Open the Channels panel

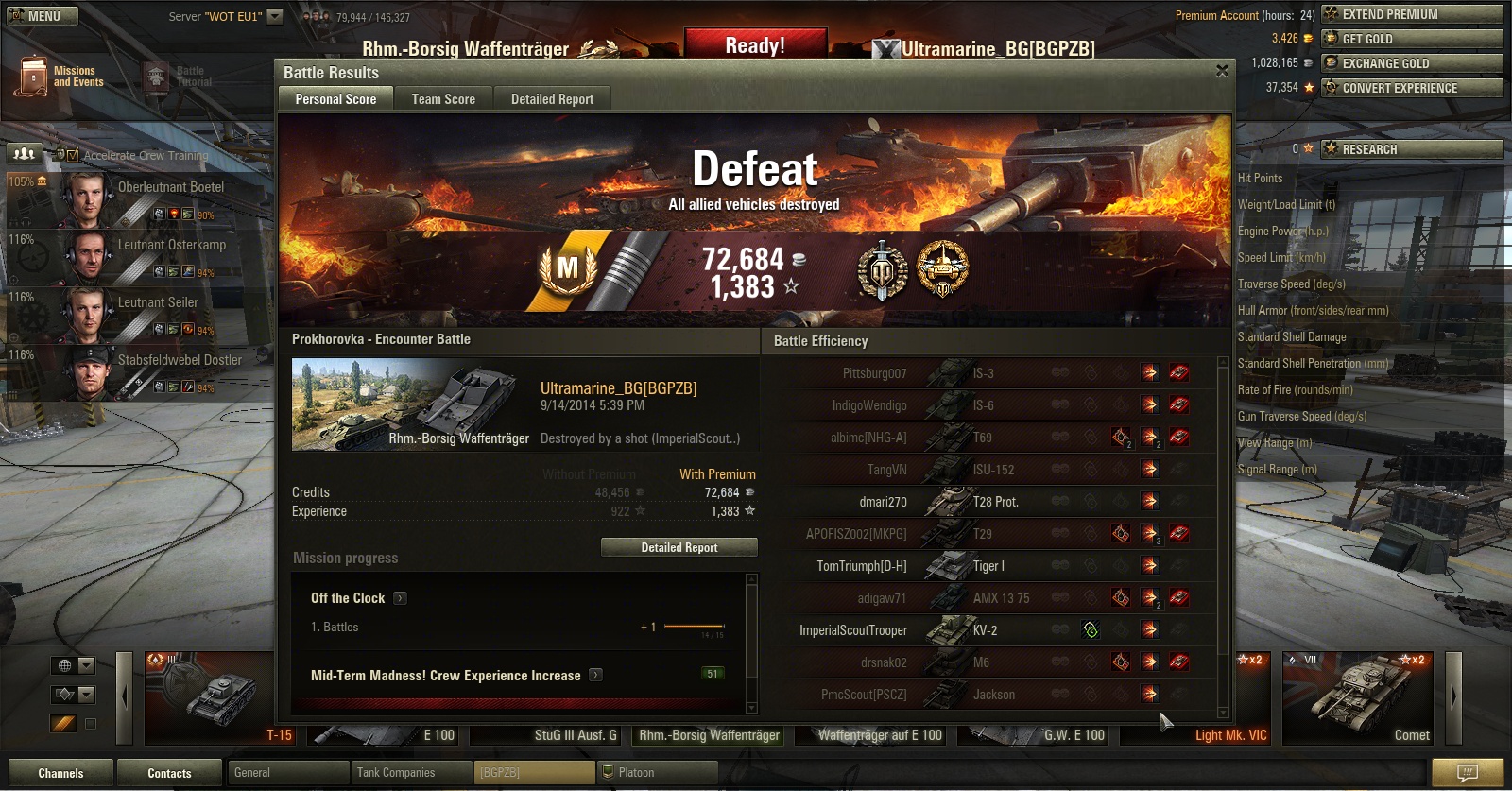(60, 773)
